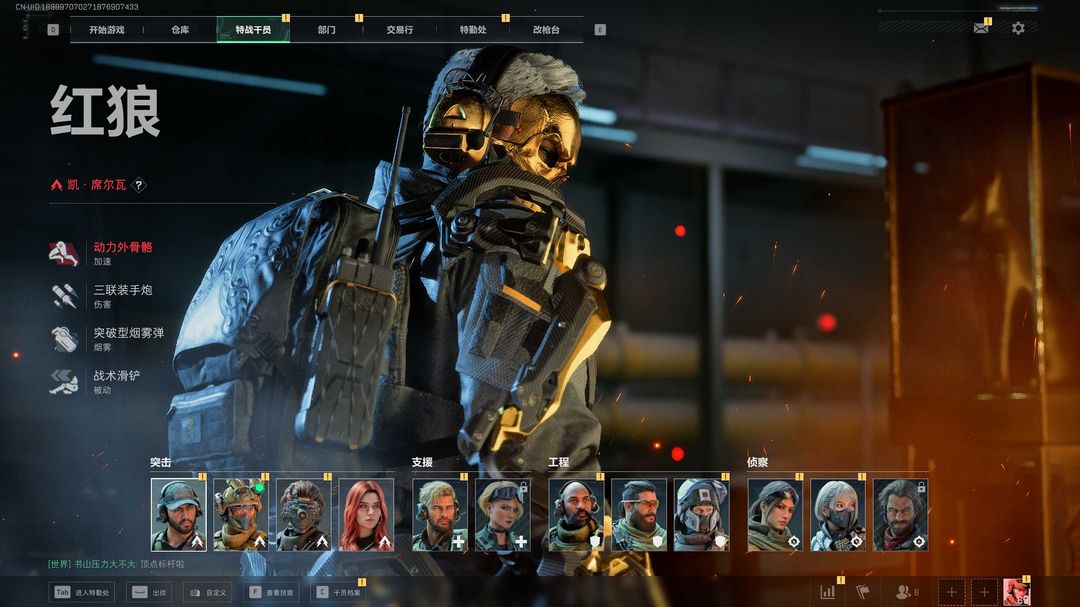Switch to the 开始游戏 tab
Image resolution: width=1080 pixels, height=607 pixels.
tap(106, 30)
